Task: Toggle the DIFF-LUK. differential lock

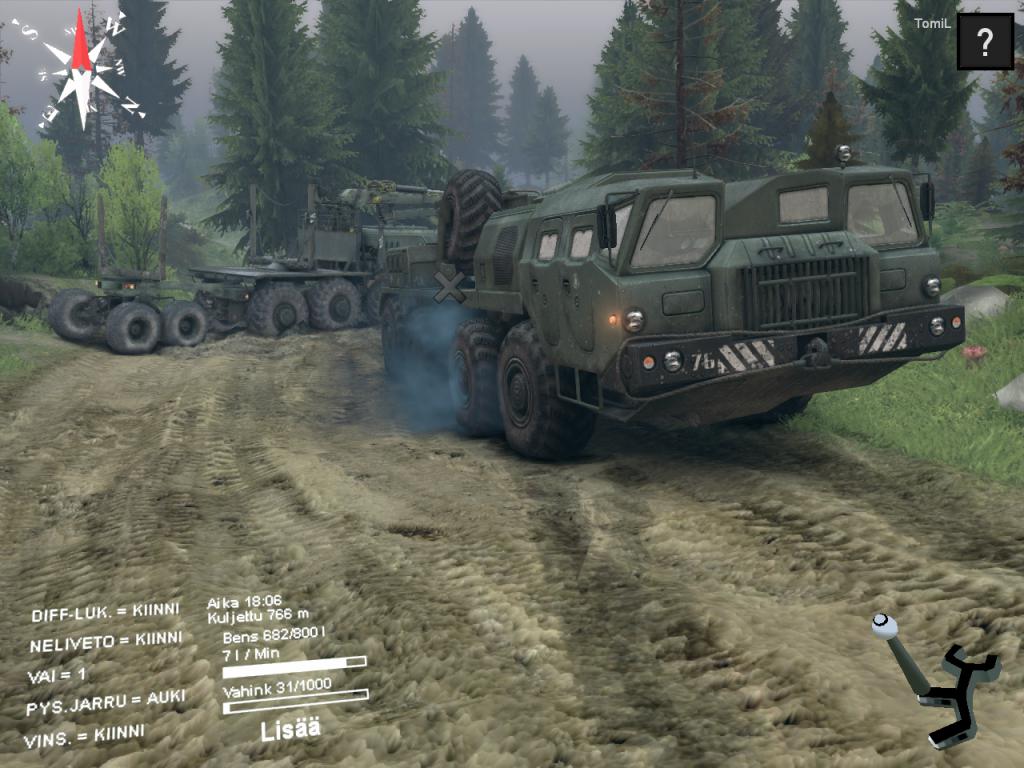Action: (x=105, y=612)
